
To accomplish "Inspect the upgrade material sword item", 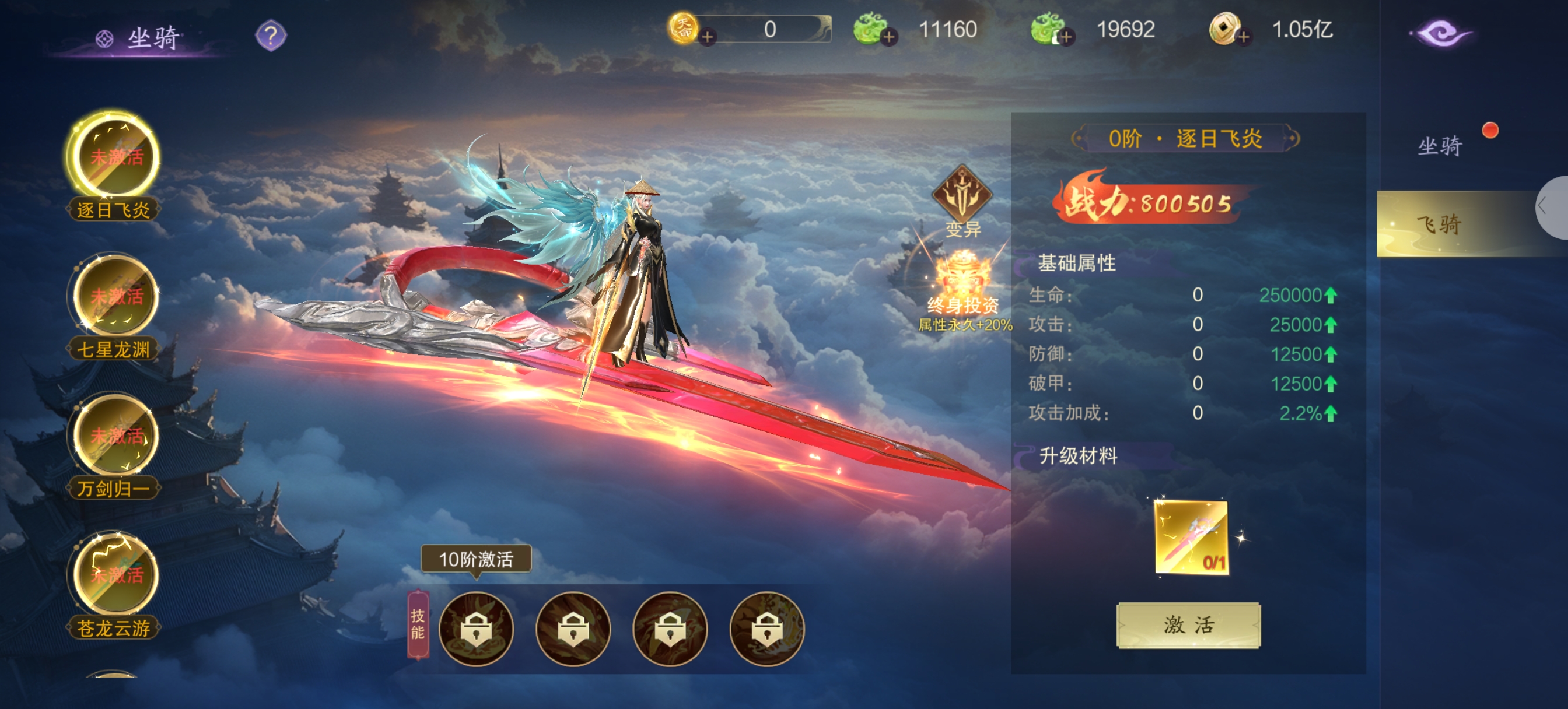I will [x=1191, y=537].
